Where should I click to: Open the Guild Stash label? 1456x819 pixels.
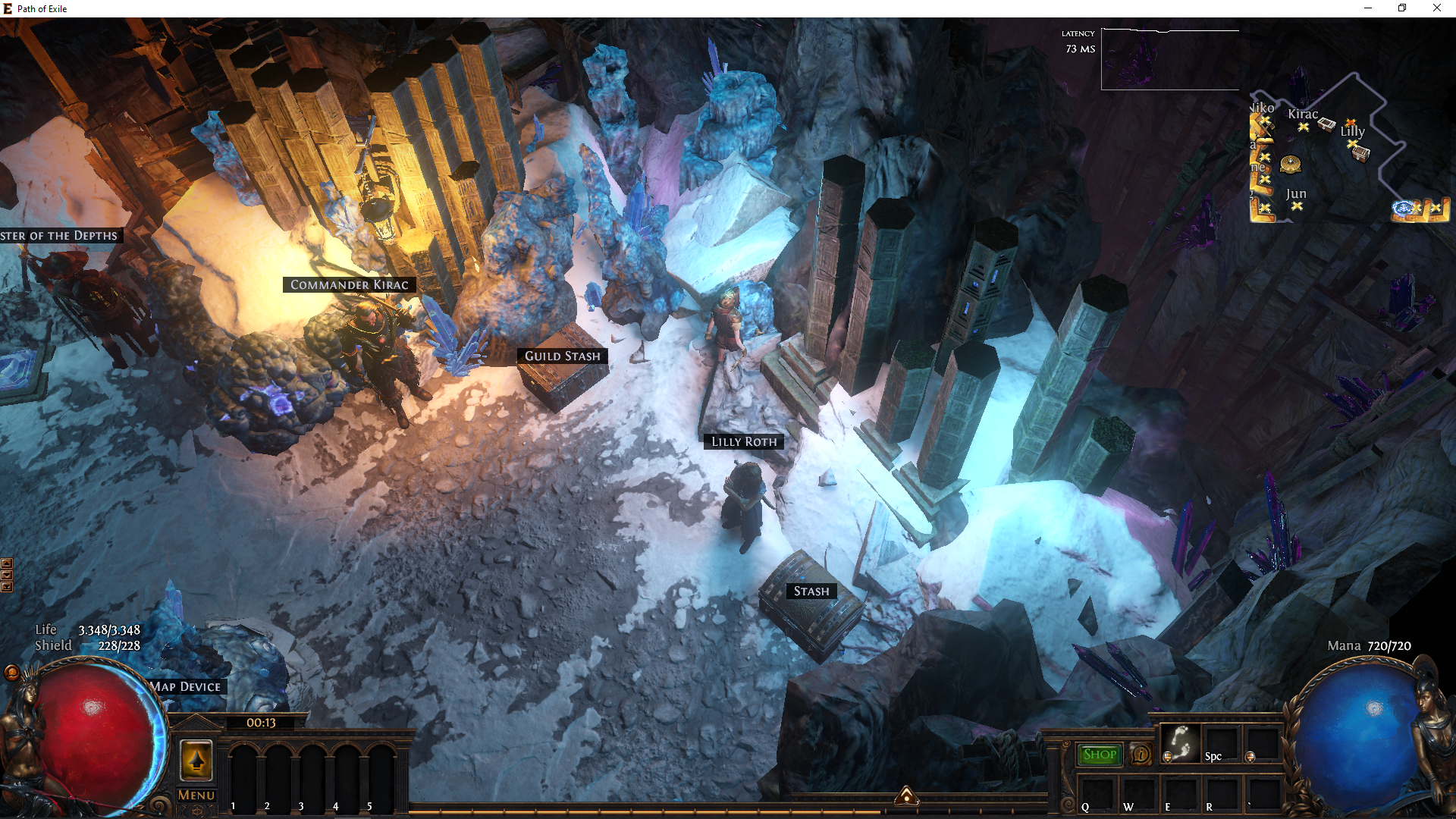click(x=562, y=356)
